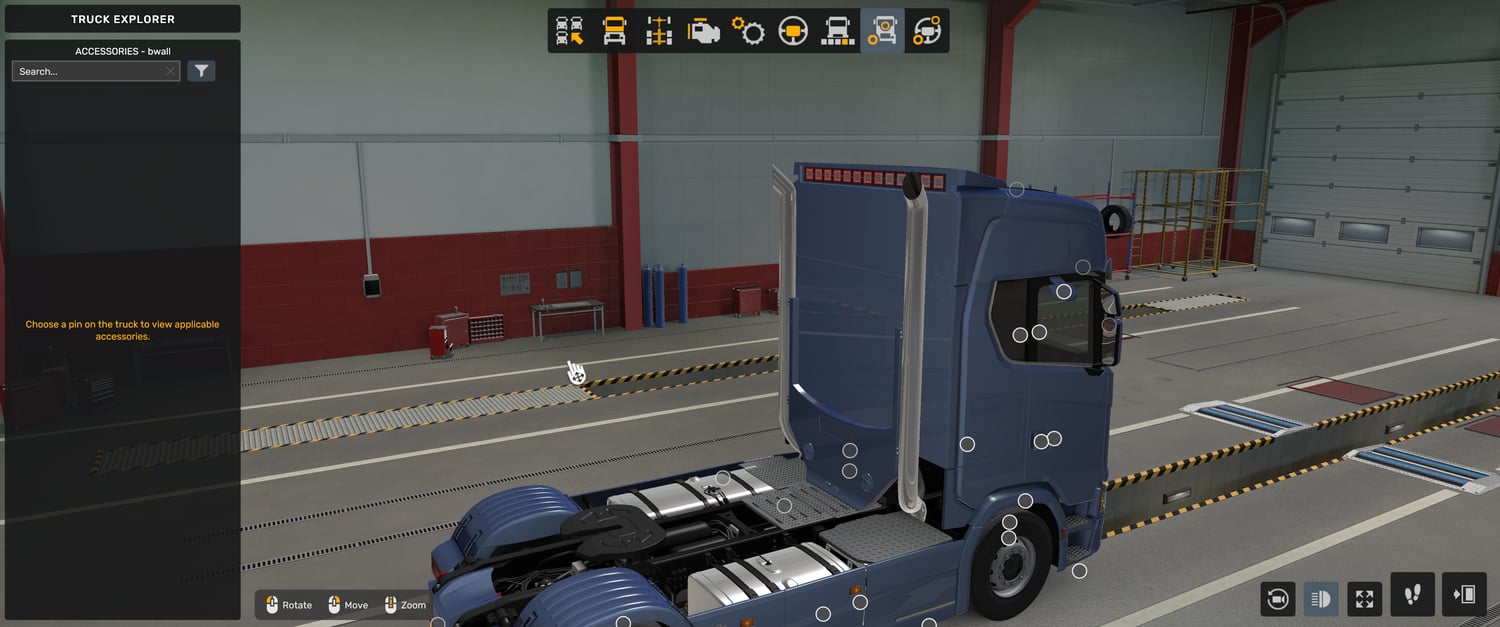The height and width of the screenshot is (627, 1500).
Task: Open the accessories filter funnel button
Action: [201, 71]
